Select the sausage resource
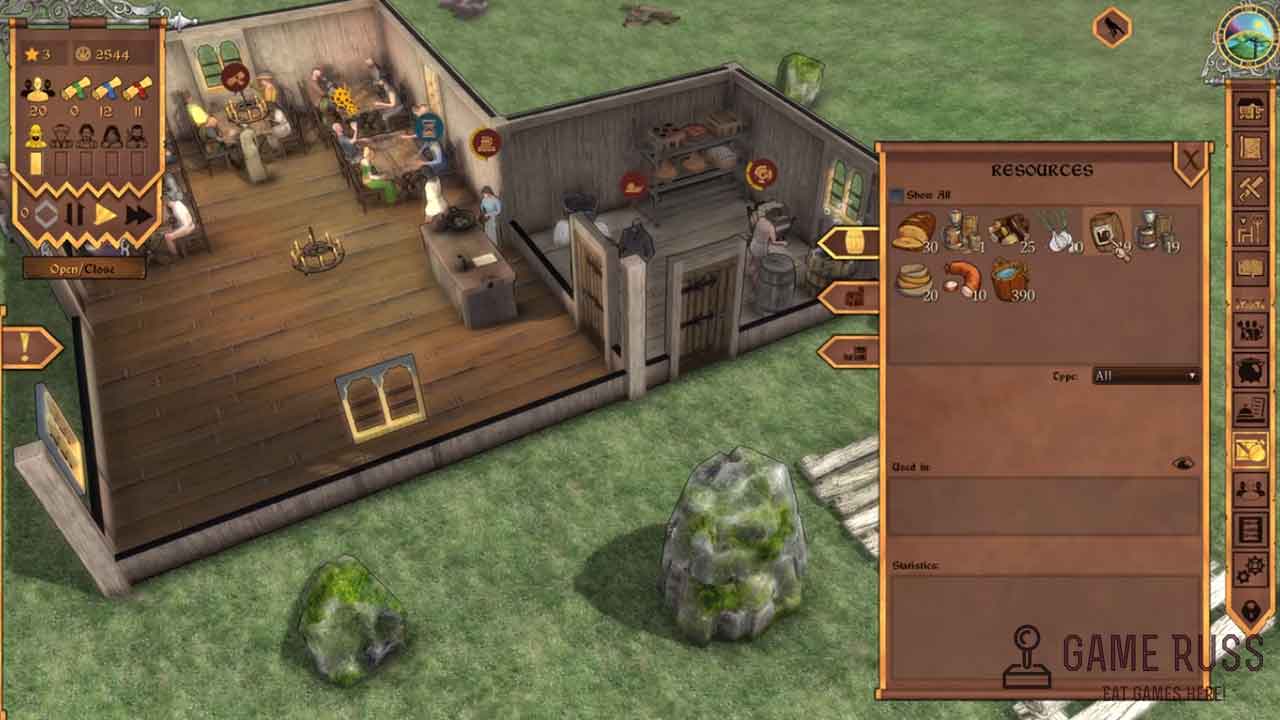The image size is (1280, 720). pyautogui.click(x=963, y=280)
